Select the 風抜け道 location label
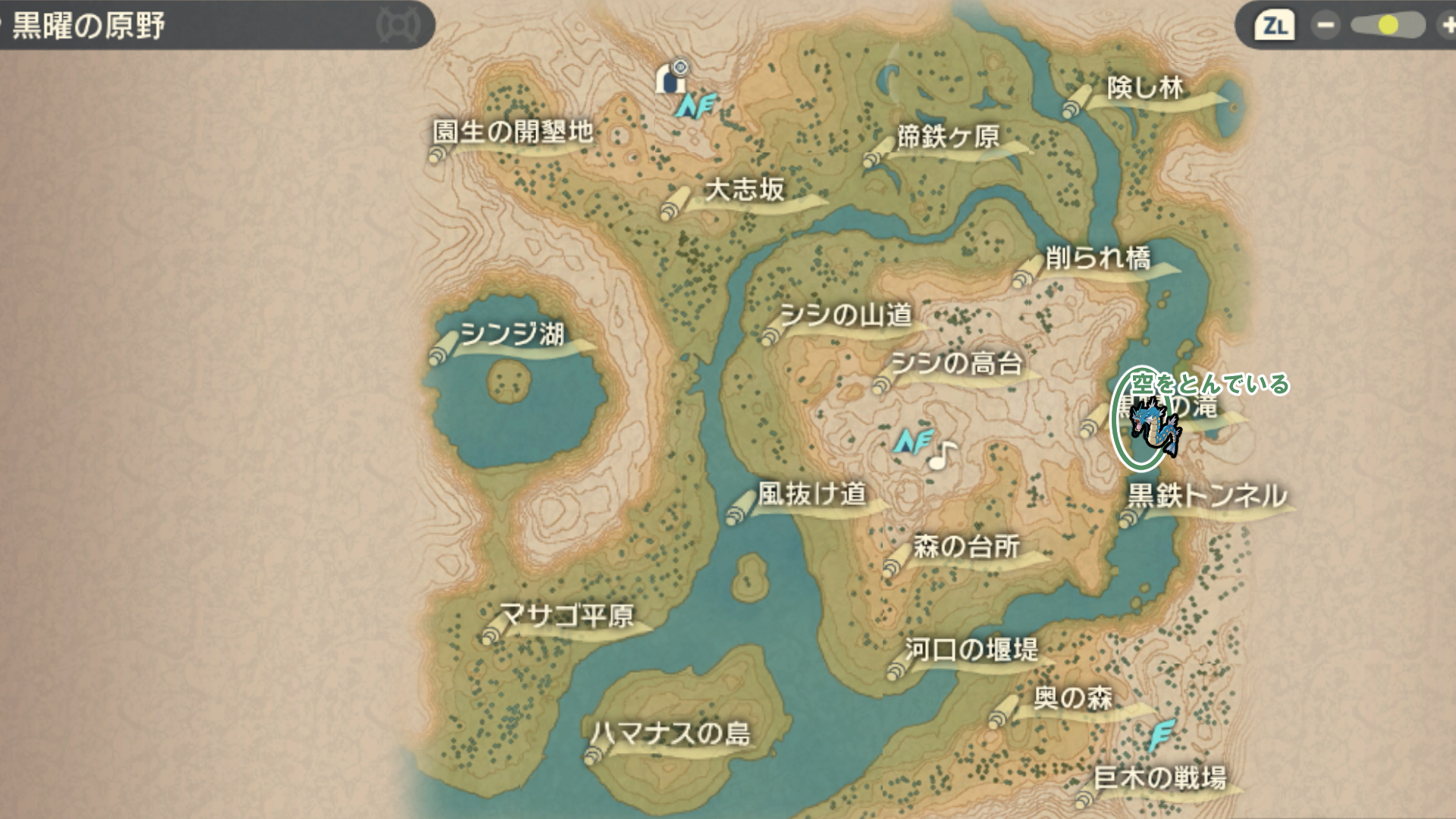Image resolution: width=1456 pixels, height=819 pixels. [x=811, y=494]
